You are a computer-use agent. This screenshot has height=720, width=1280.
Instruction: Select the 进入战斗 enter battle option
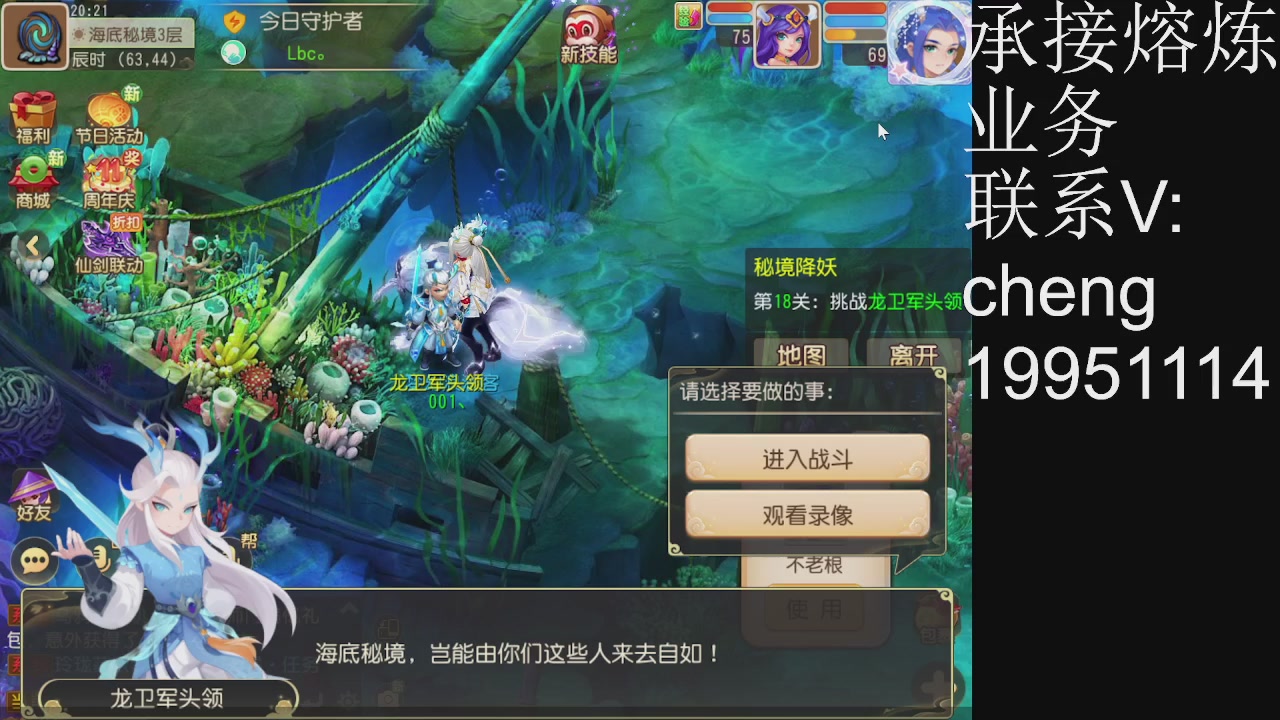(806, 458)
